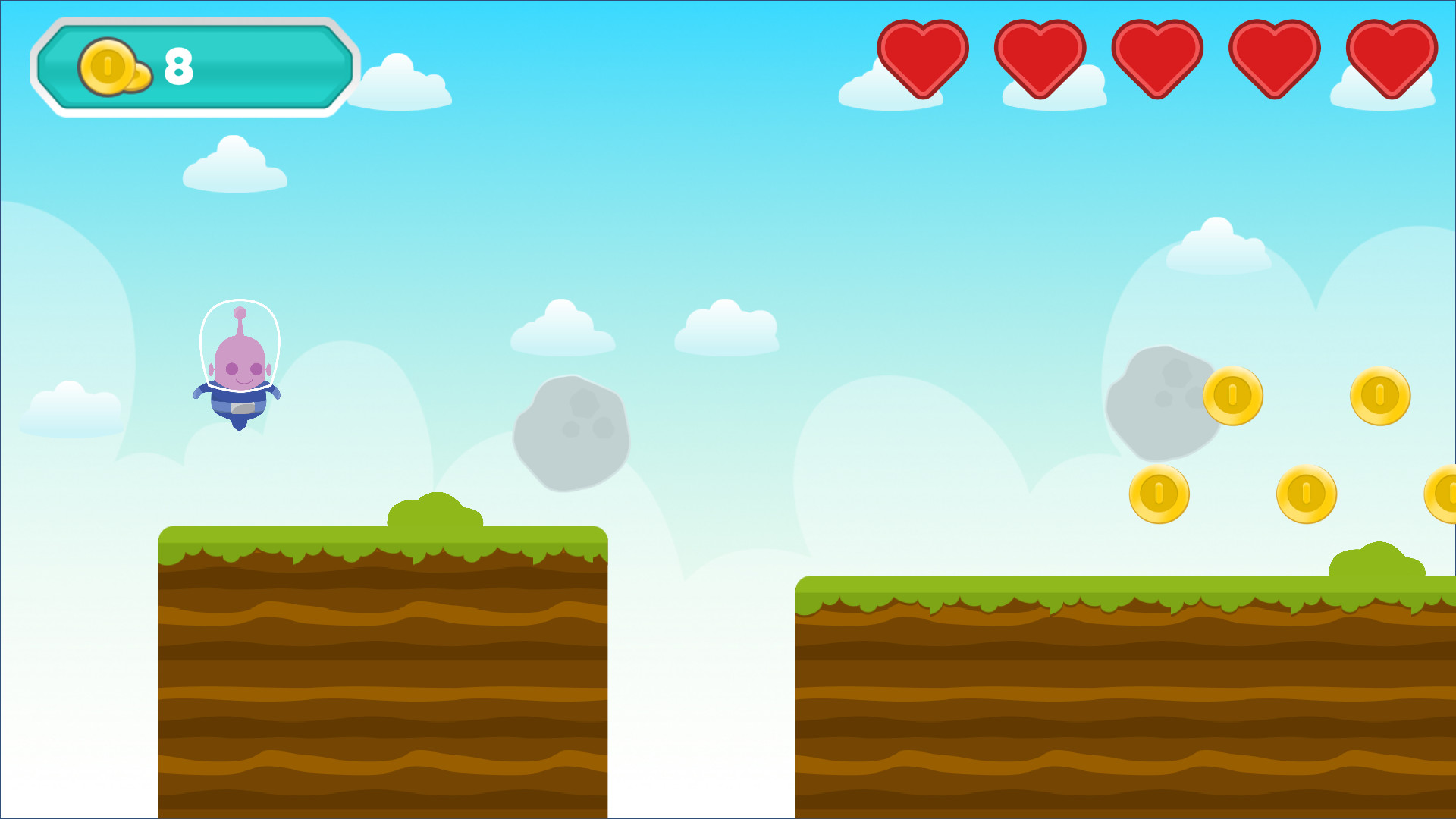The image size is (1456, 819).
Task: Click the leftmost floating coin above the platform
Action: pyautogui.click(x=1159, y=493)
